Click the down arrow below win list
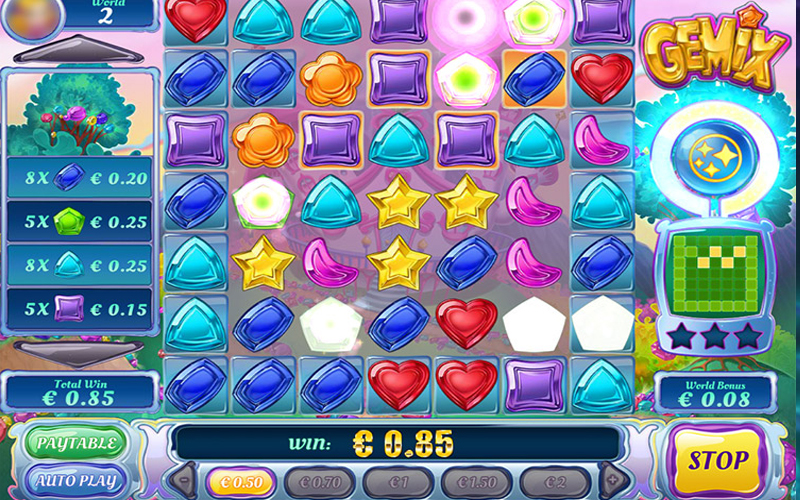The image size is (800, 500). click(78, 351)
